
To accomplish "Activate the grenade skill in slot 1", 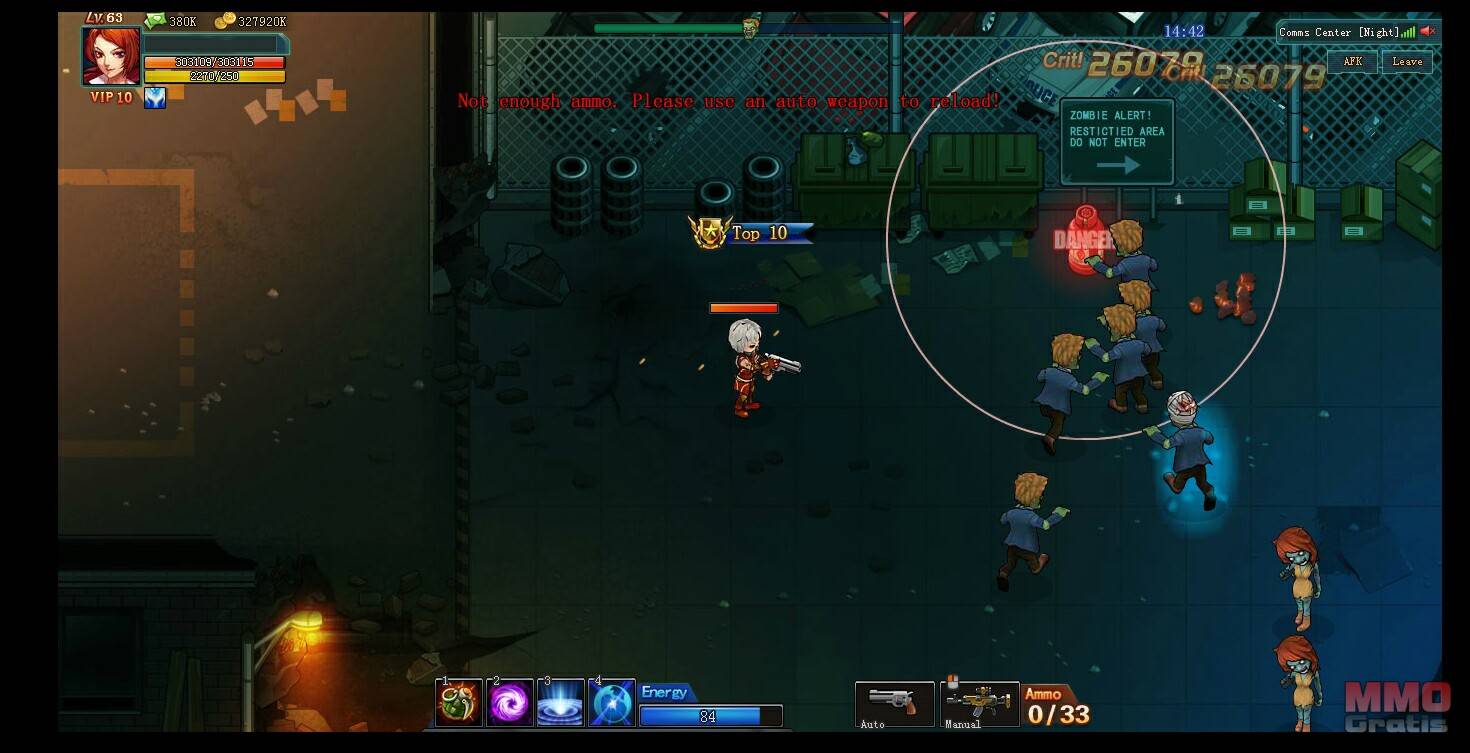I will click(x=459, y=702).
